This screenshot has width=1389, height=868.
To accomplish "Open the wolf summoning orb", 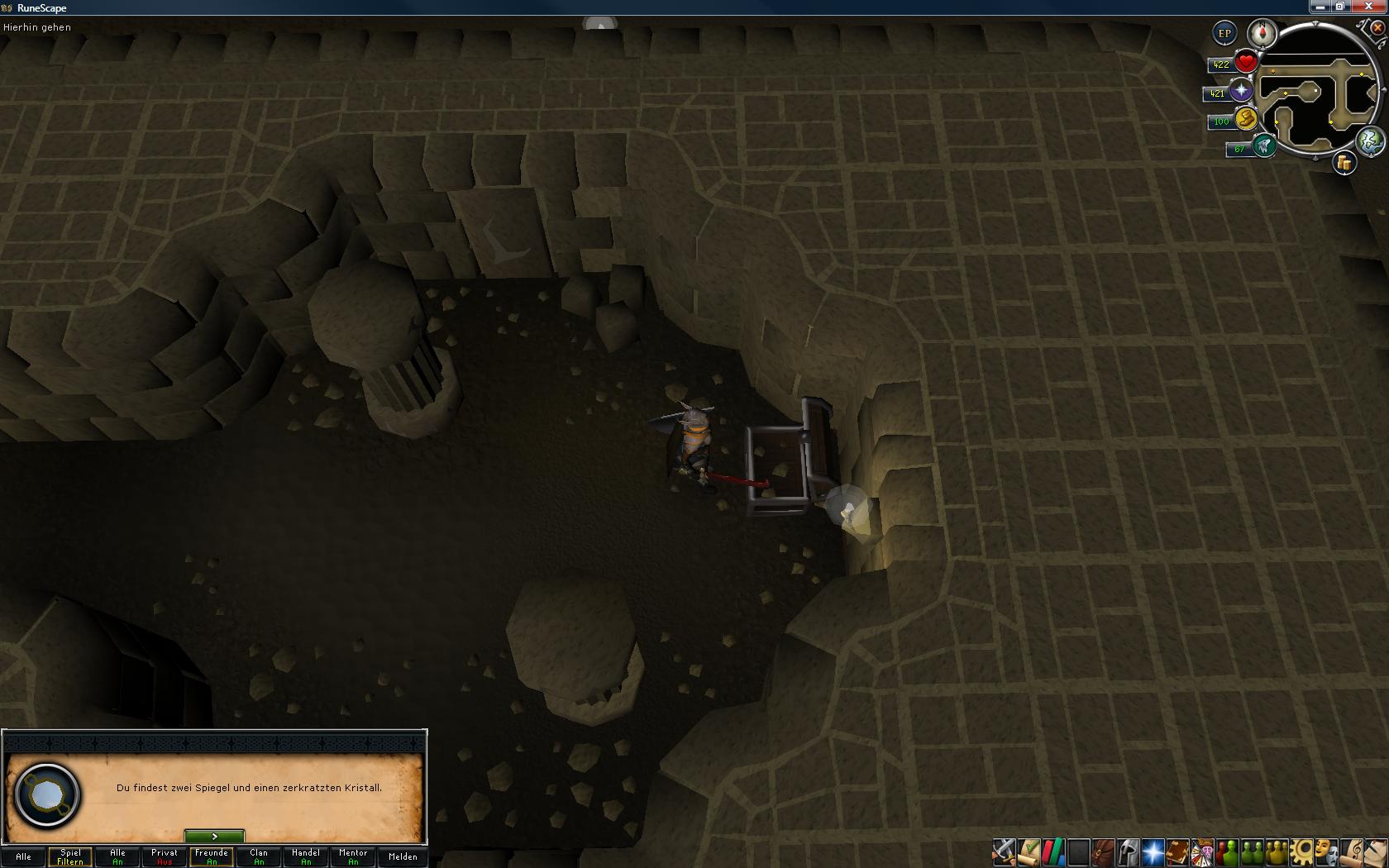I will tap(1263, 147).
